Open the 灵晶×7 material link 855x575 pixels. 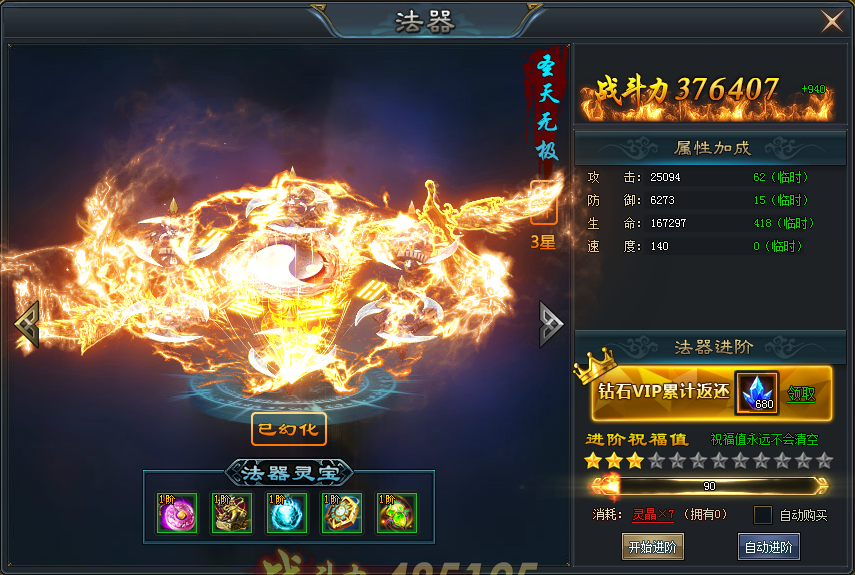[x=654, y=515]
